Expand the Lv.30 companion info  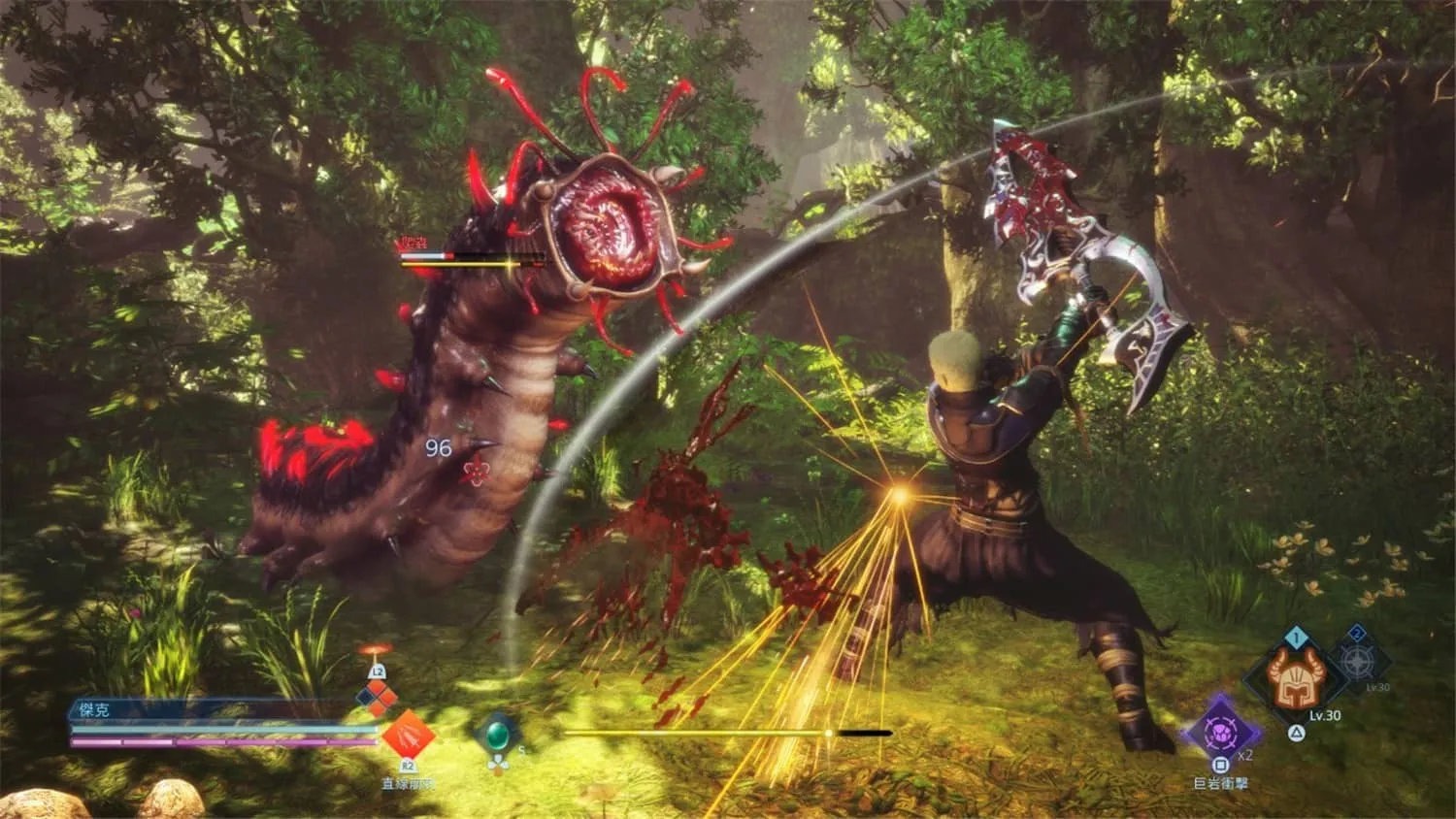click(1324, 715)
